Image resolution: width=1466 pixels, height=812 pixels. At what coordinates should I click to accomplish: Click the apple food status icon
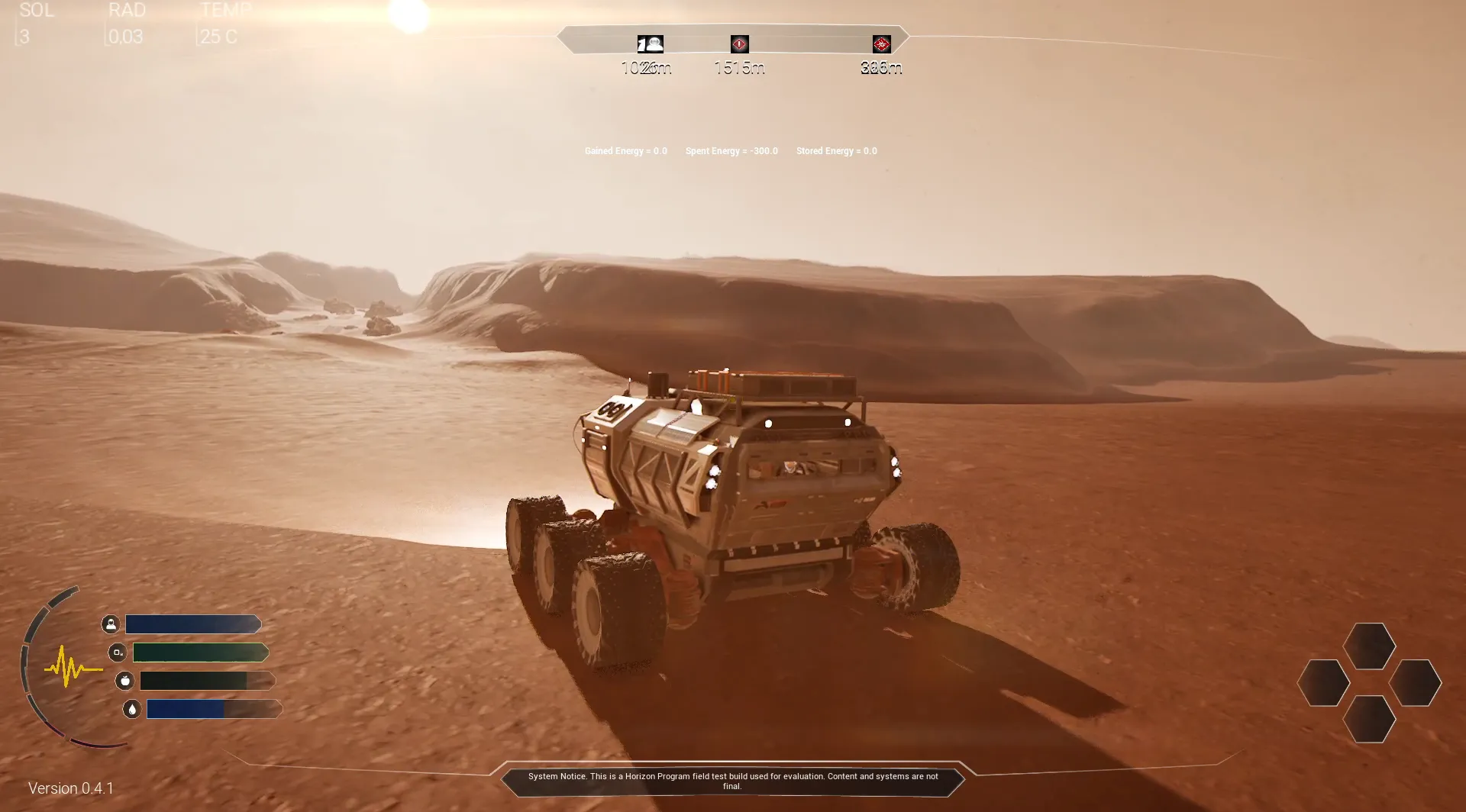pos(125,681)
